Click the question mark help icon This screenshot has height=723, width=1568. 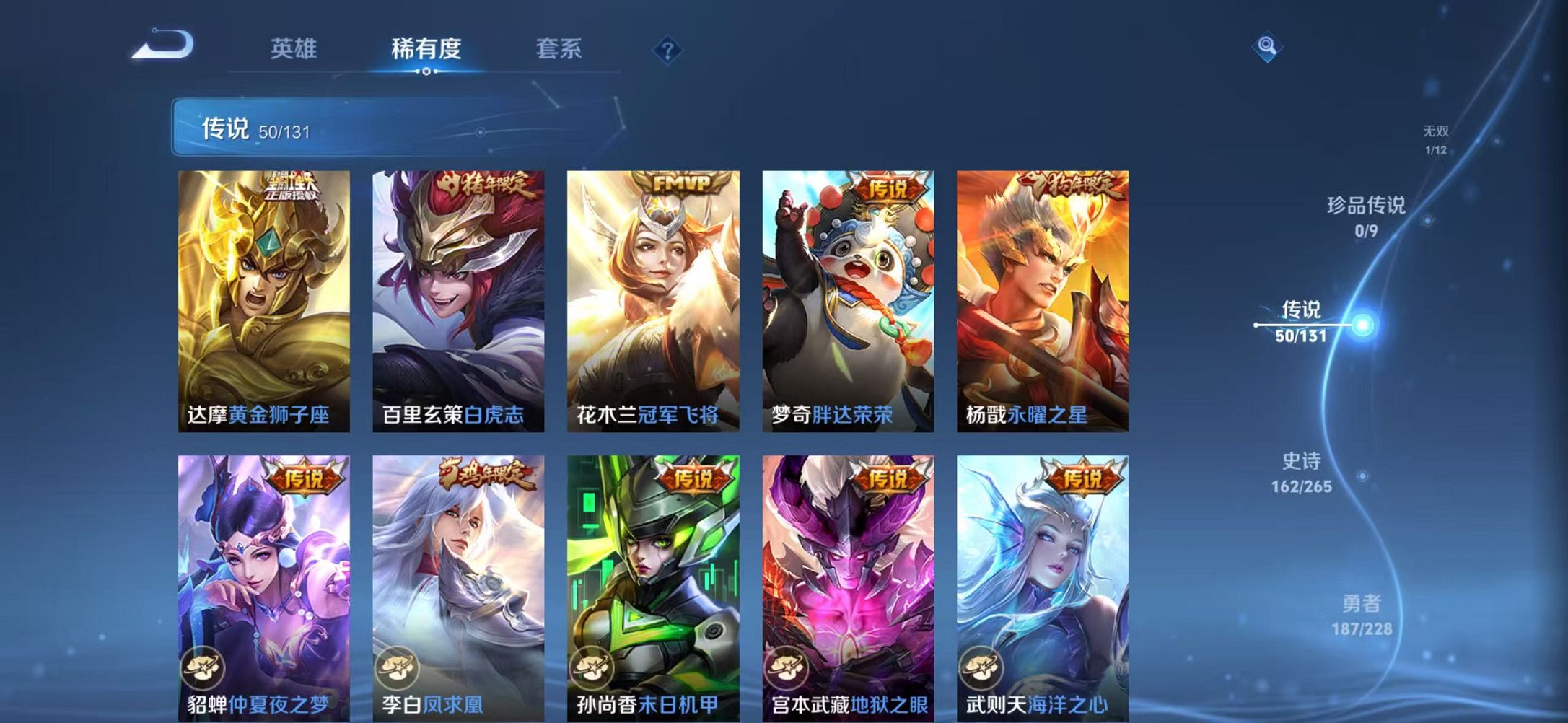[x=668, y=49]
